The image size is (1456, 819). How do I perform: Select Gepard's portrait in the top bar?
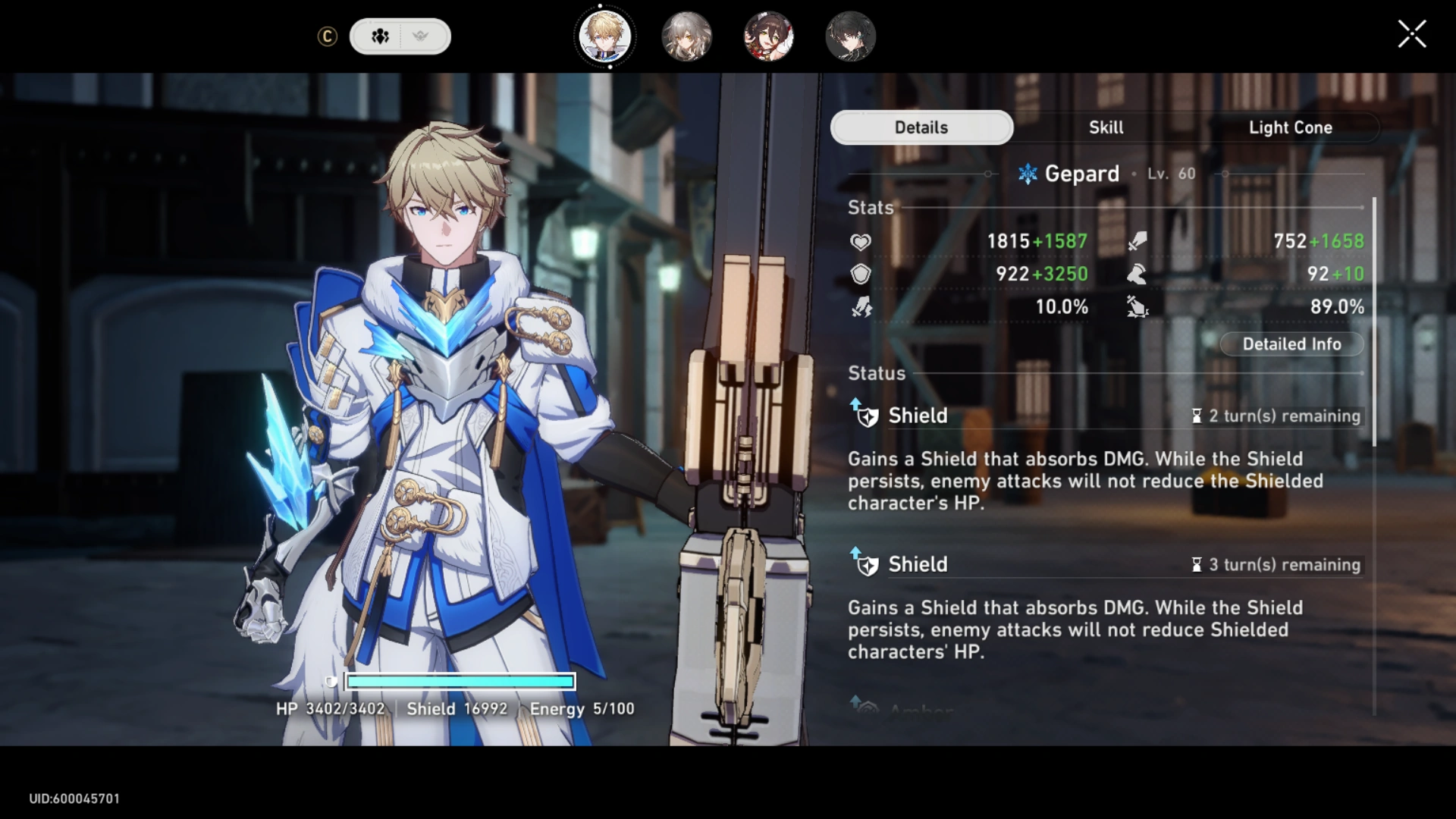click(x=604, y=36)
